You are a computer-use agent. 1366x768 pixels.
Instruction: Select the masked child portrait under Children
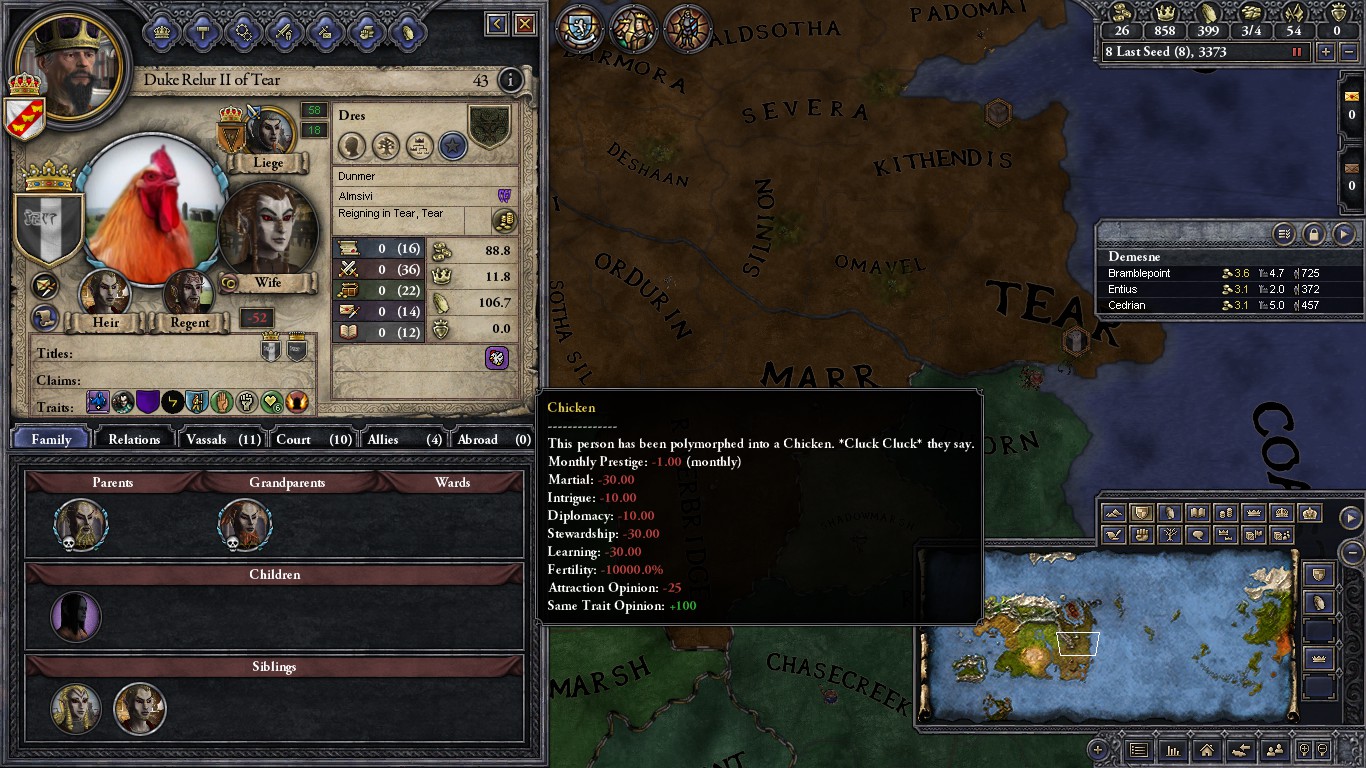click(x=76, y=617)
